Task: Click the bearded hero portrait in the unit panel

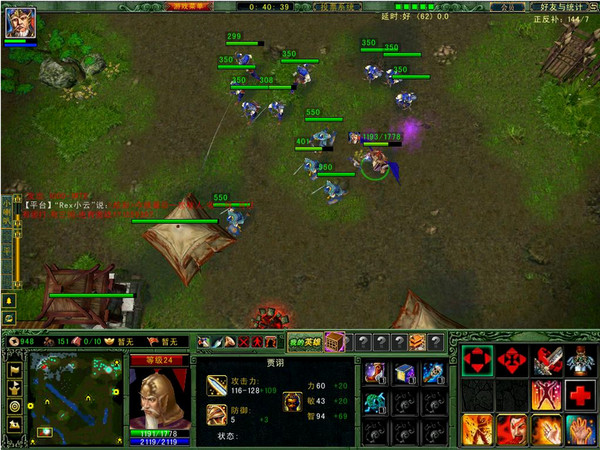Action: pyautogui.click(x=160, y=397)
